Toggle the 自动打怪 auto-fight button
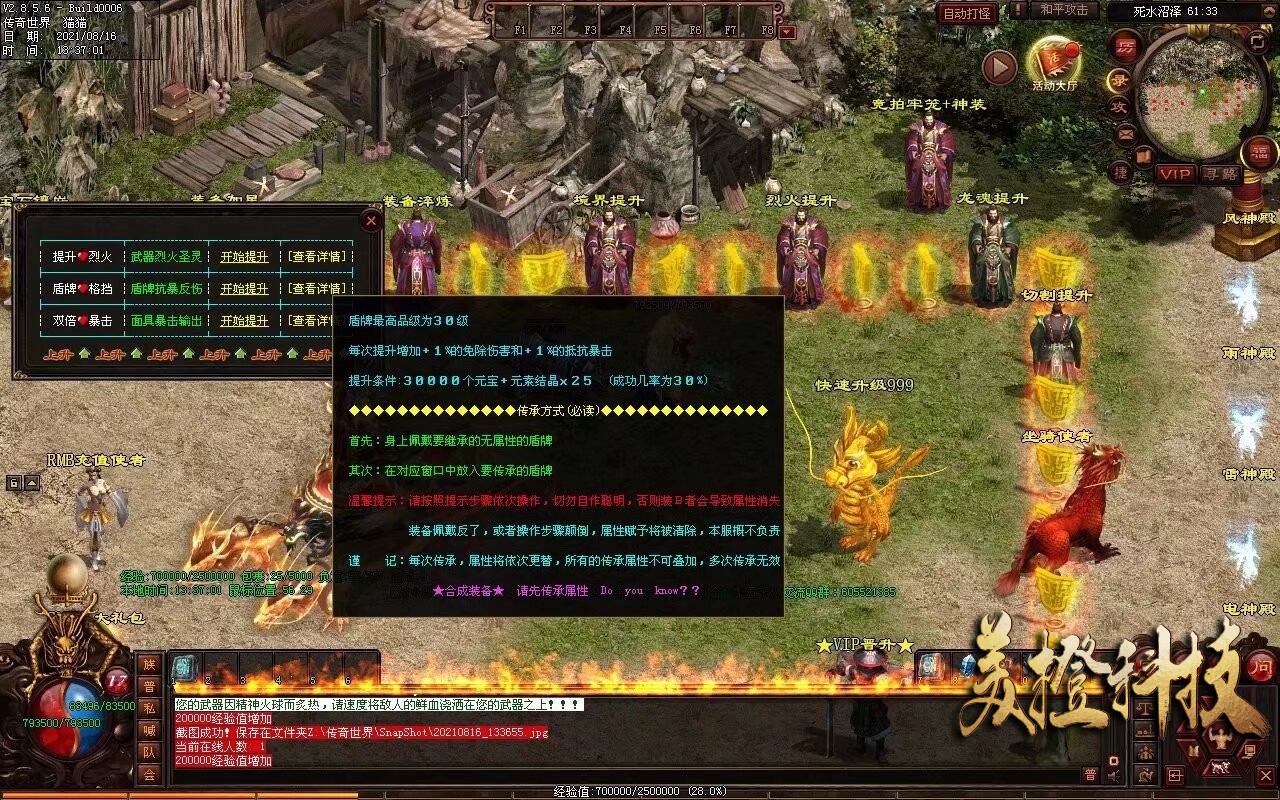 pos(969,14)
